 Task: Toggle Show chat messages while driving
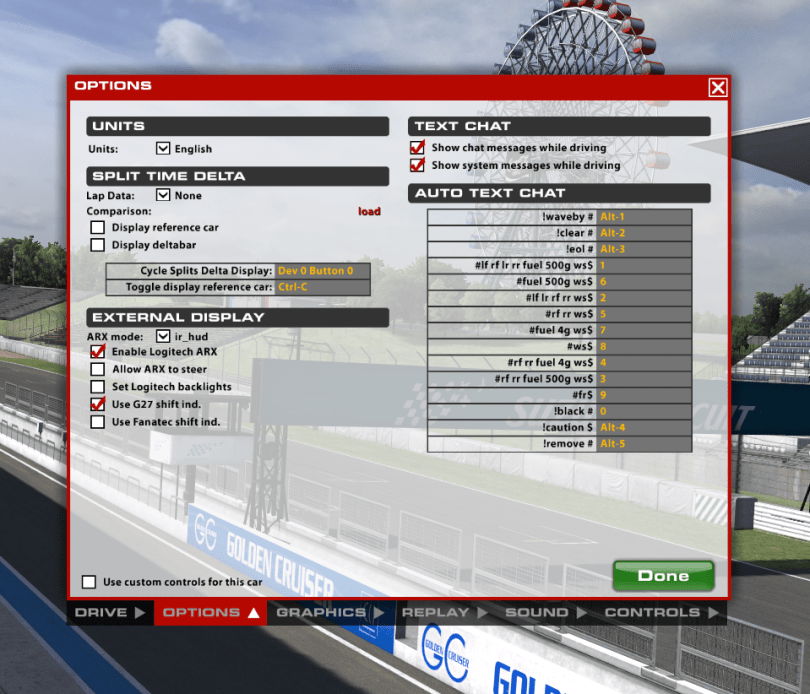pyautogui.click(x=418, y=148)
